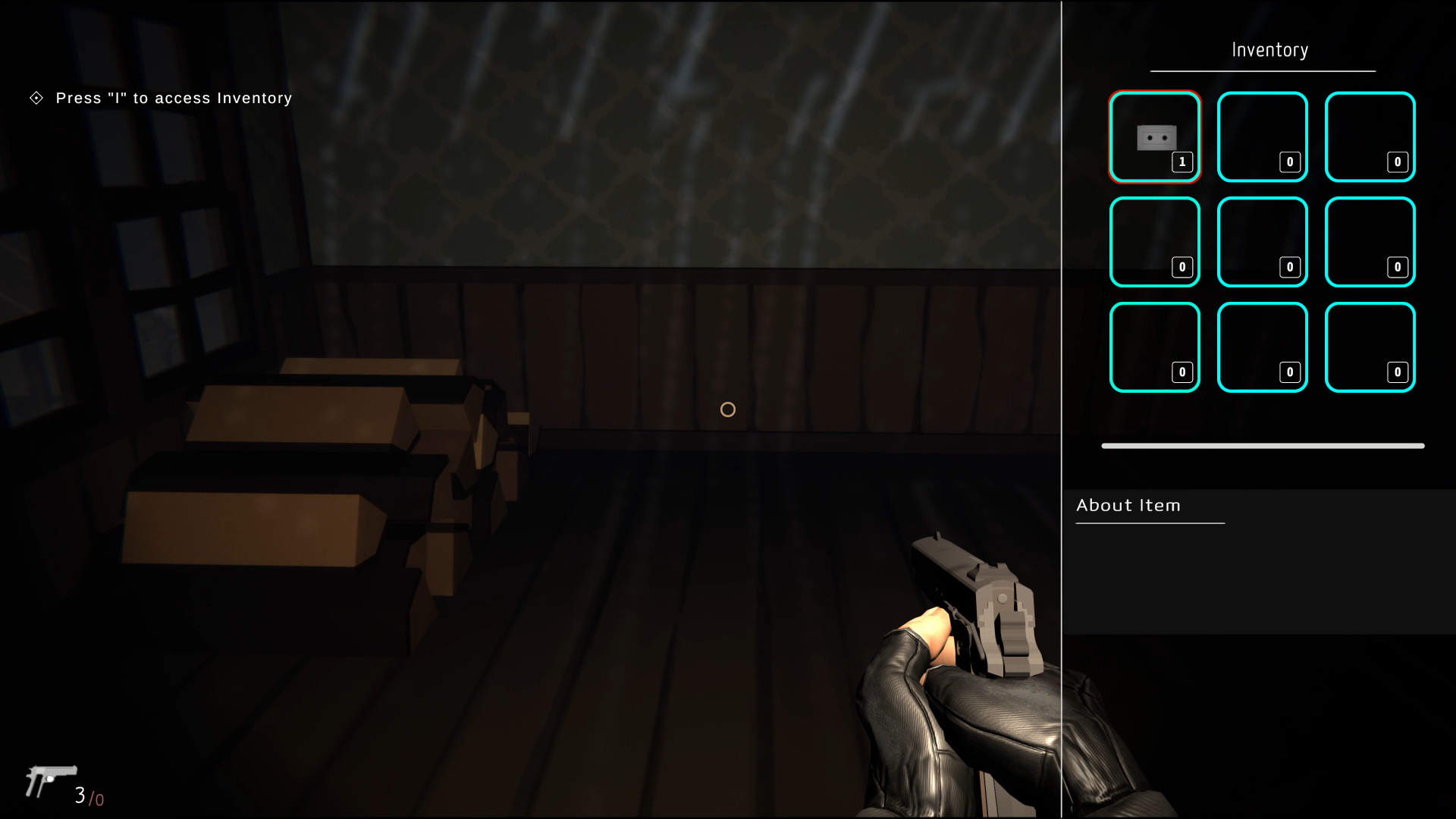Click the diamond icon beside the inventory hint
This screenshot has width=1456, height=819.
(x=35, y=98)
